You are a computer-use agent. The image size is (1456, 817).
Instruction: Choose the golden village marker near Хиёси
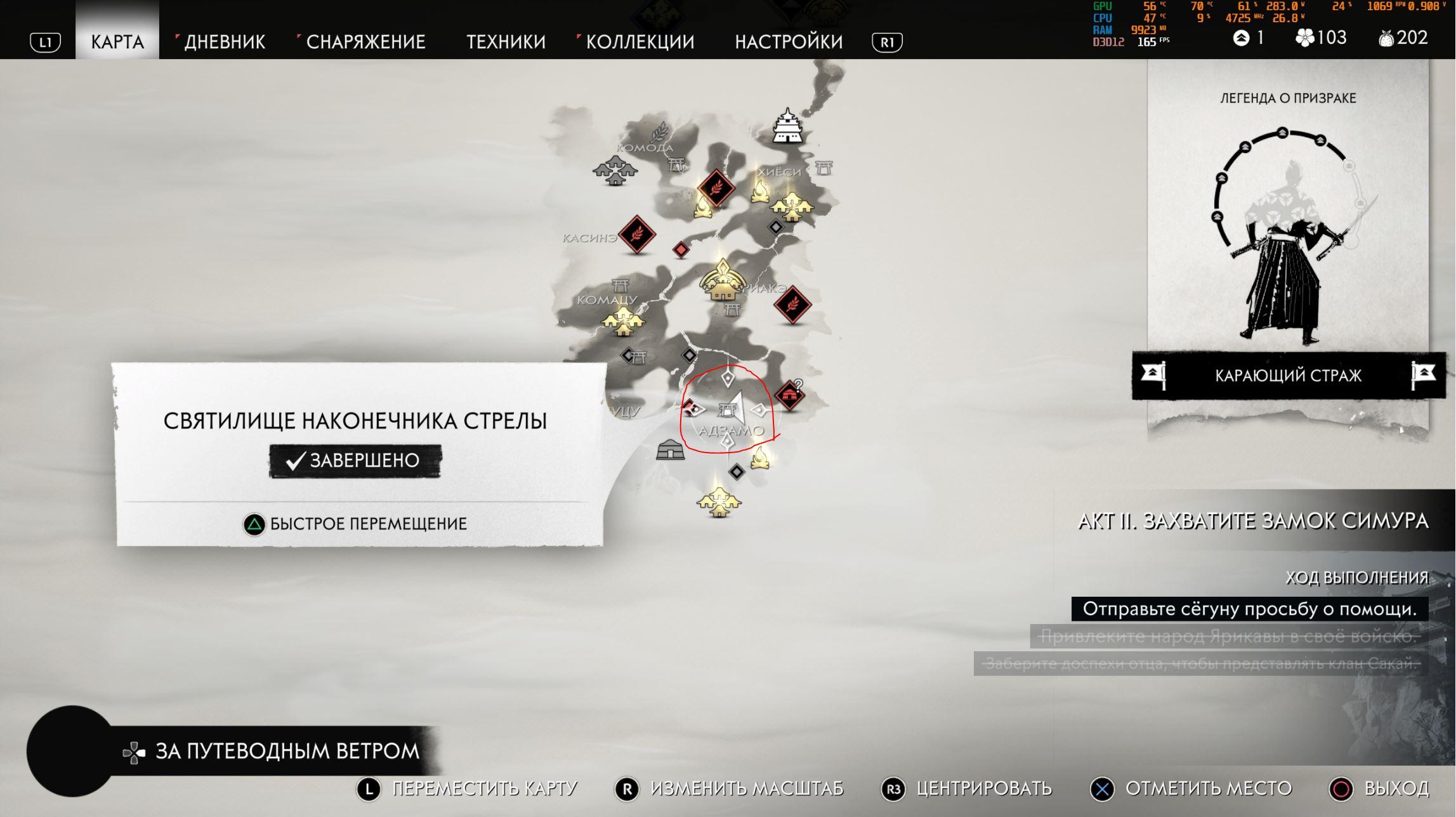(x=791, y=206)
